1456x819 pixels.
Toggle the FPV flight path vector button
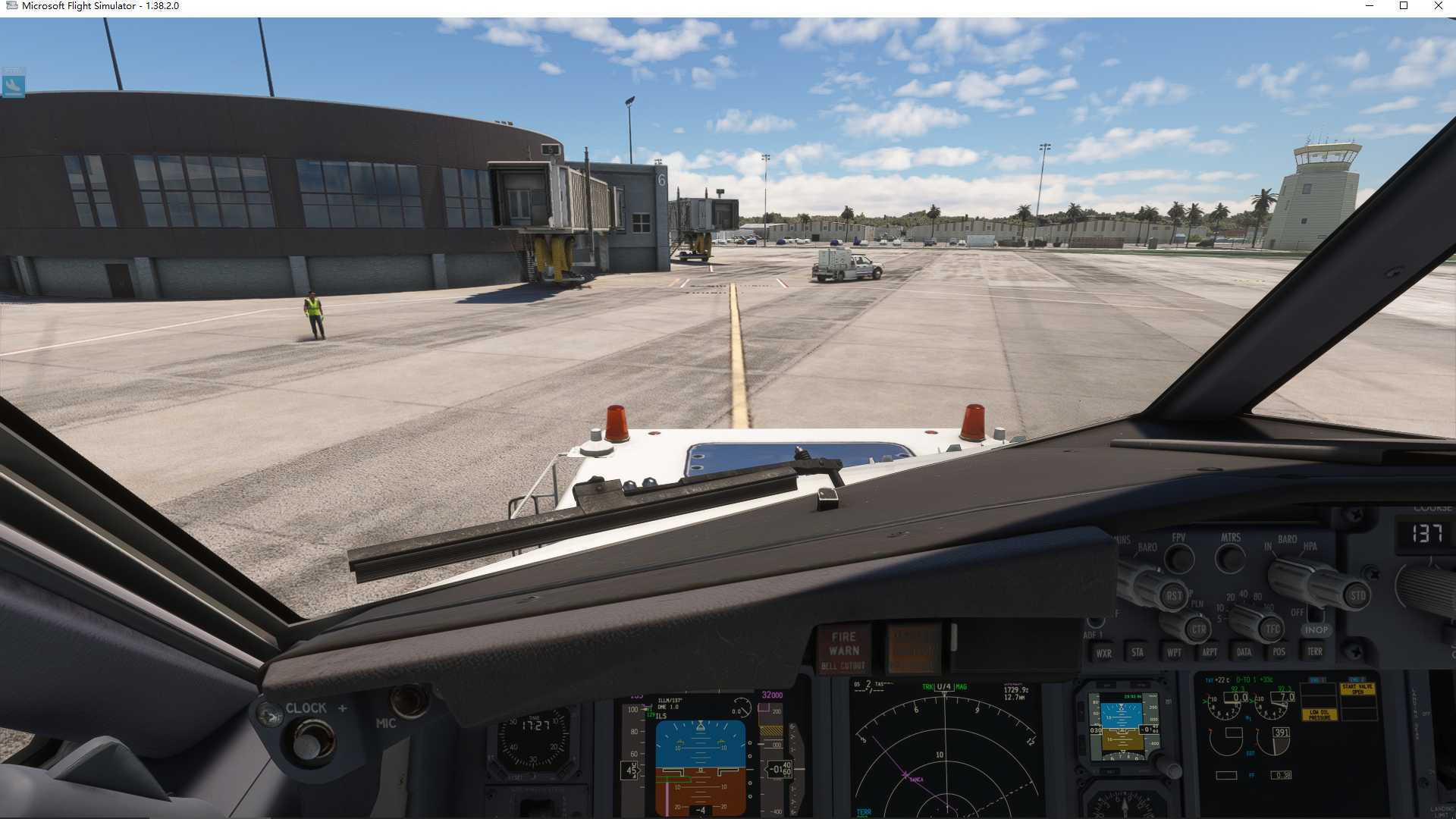[x=1178, y=559]
